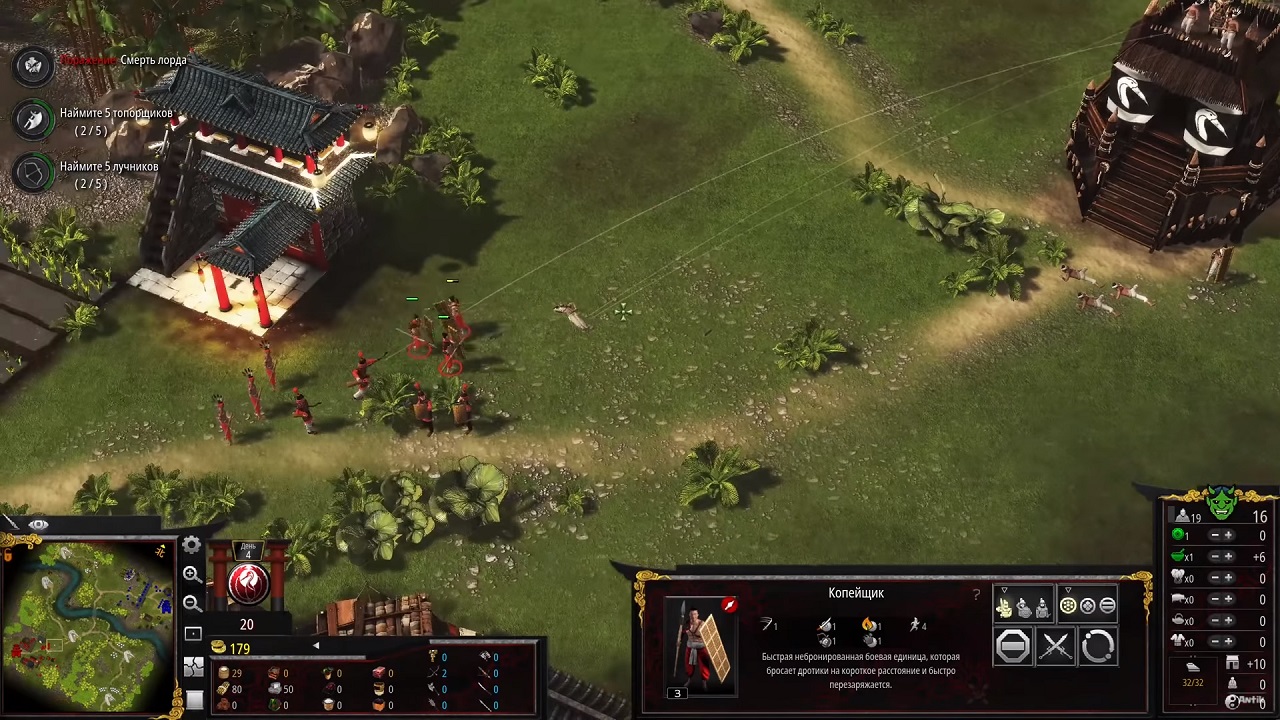Click the minimap zoom-in magnifier

pos(192,574)
